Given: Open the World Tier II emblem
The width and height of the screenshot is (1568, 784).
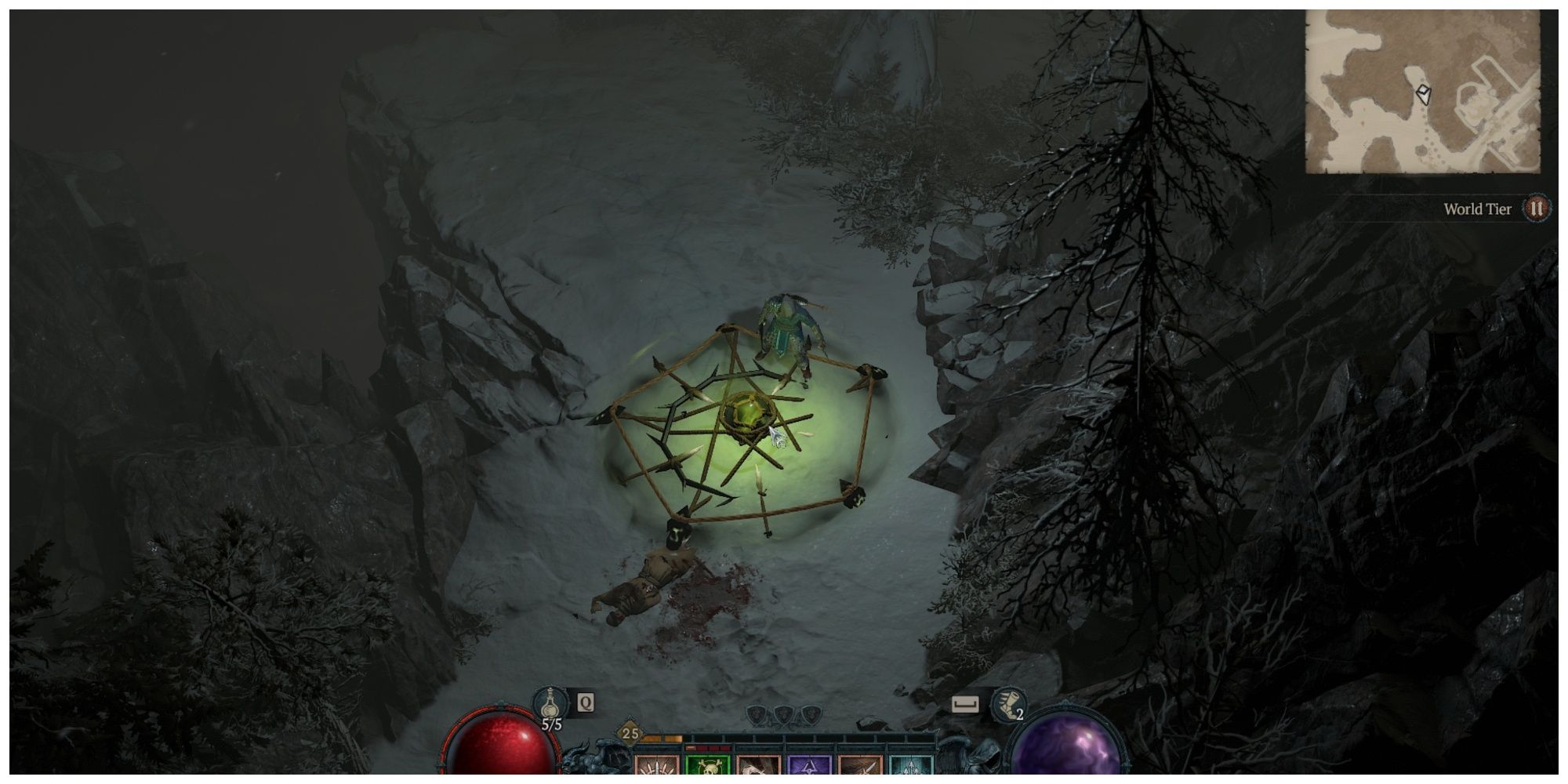Looking at the screenshot, I should click(1537, 209).
